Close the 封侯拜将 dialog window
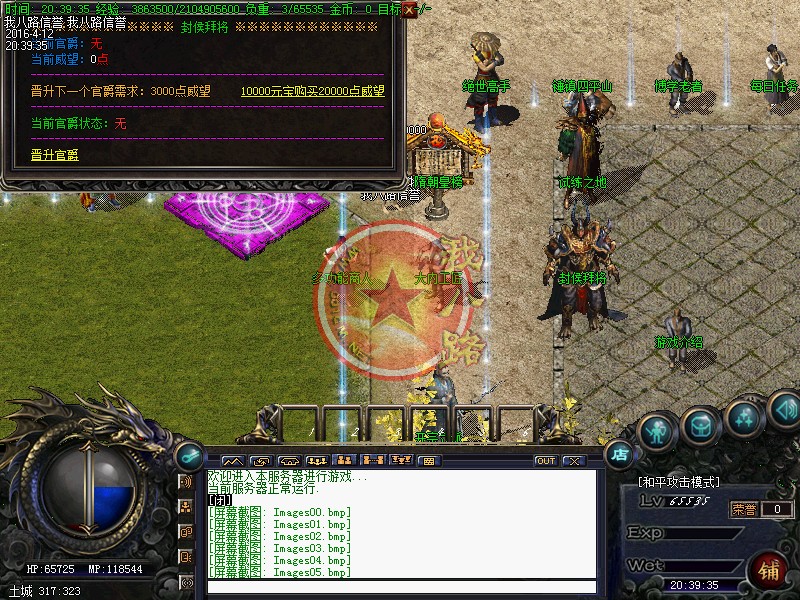The height and width of the screenshot is (600, 800). click(x=409, y=9)
